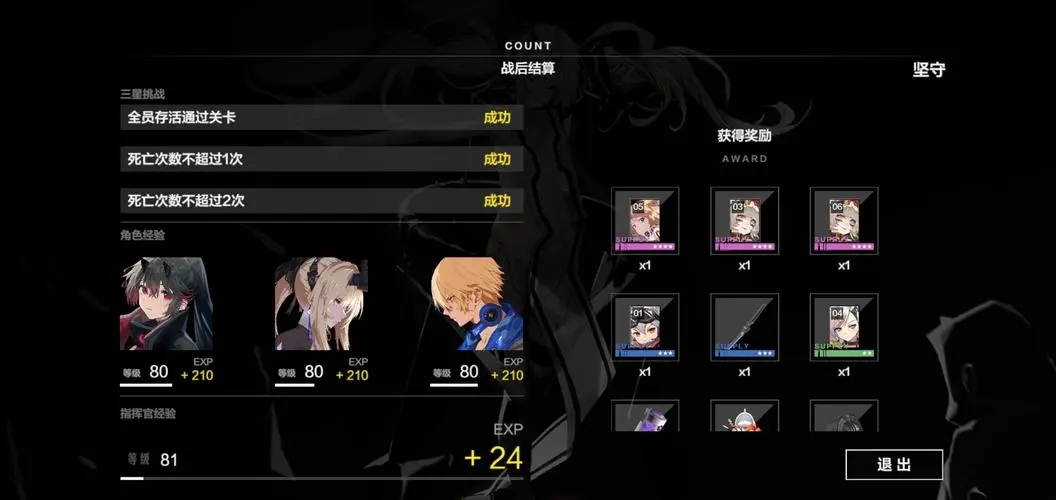Select the reward card numbered 01

click(645, 327)
